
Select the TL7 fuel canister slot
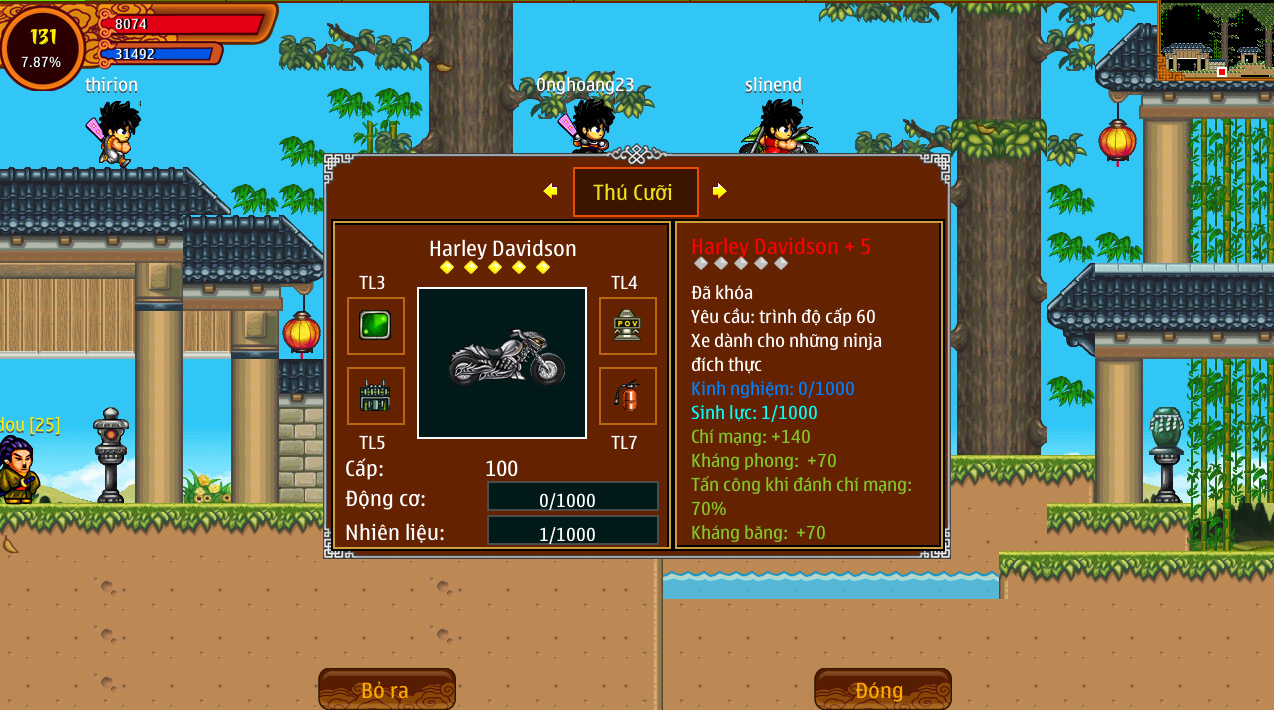pos(627,396)
